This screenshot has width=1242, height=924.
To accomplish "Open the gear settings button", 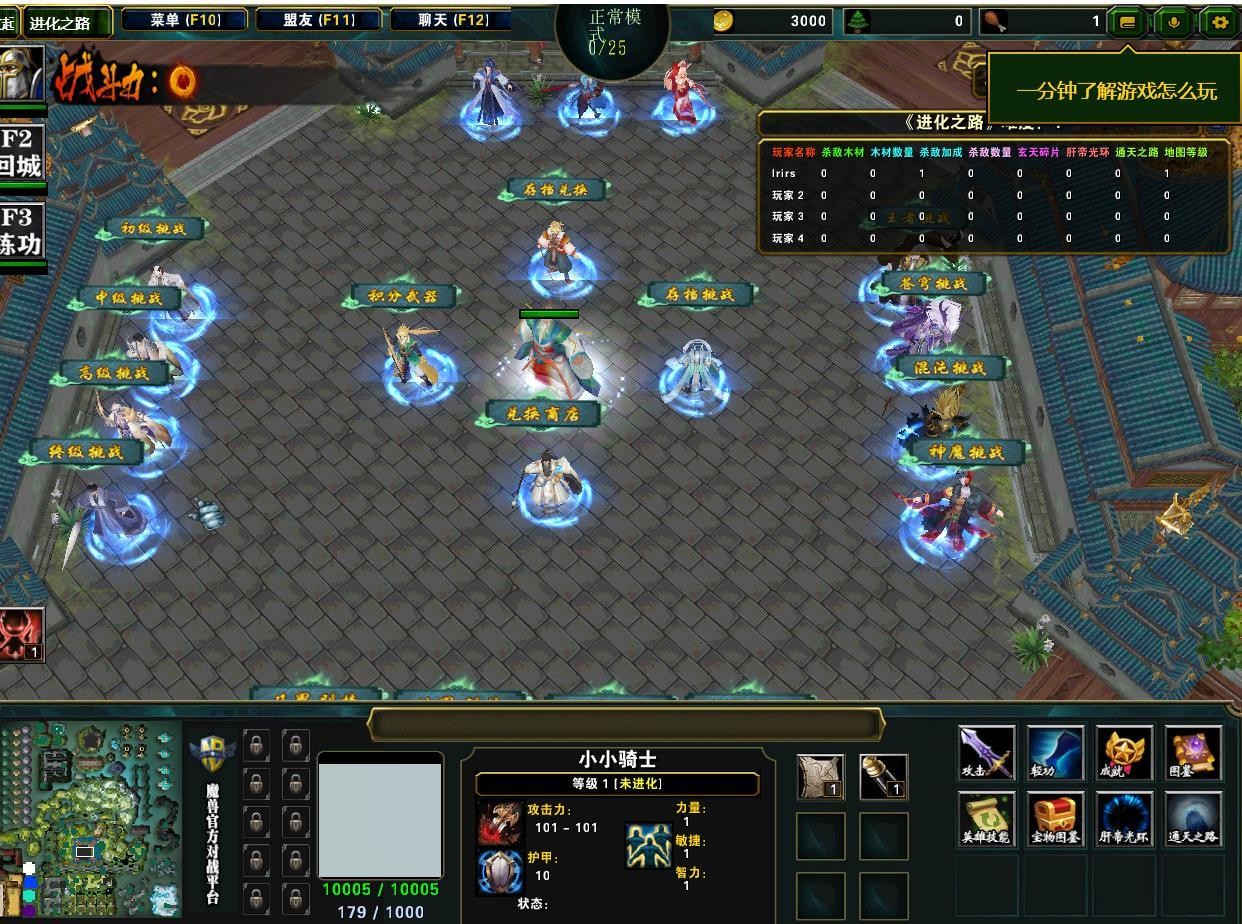I will click(1219, 21).
